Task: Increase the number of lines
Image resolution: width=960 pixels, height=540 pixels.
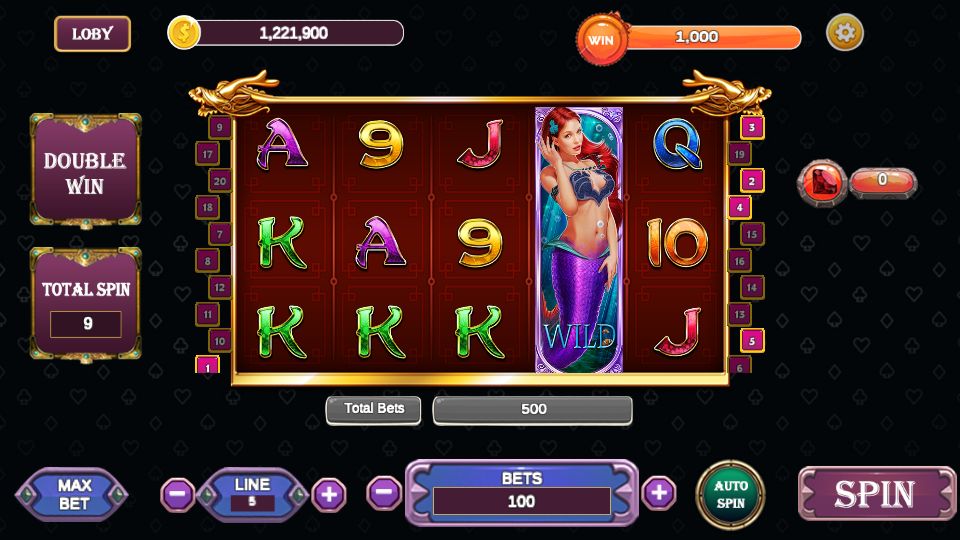Action: 329,494
